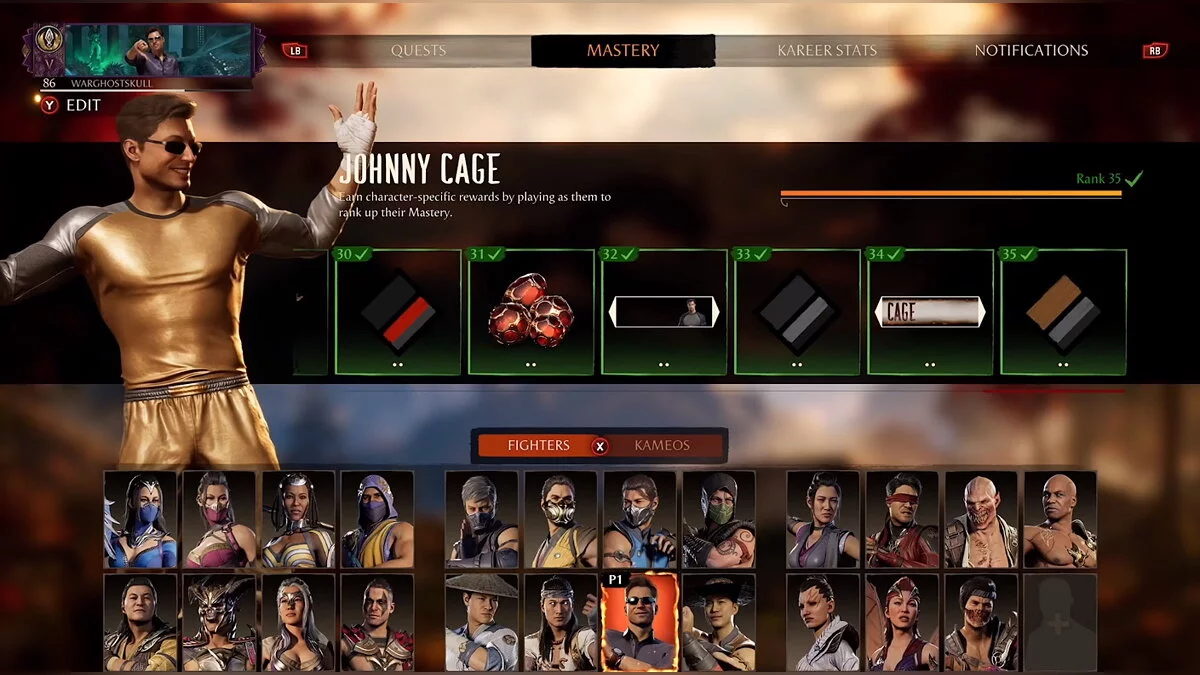Switch roster to Kameos

[x=662, y=445]
